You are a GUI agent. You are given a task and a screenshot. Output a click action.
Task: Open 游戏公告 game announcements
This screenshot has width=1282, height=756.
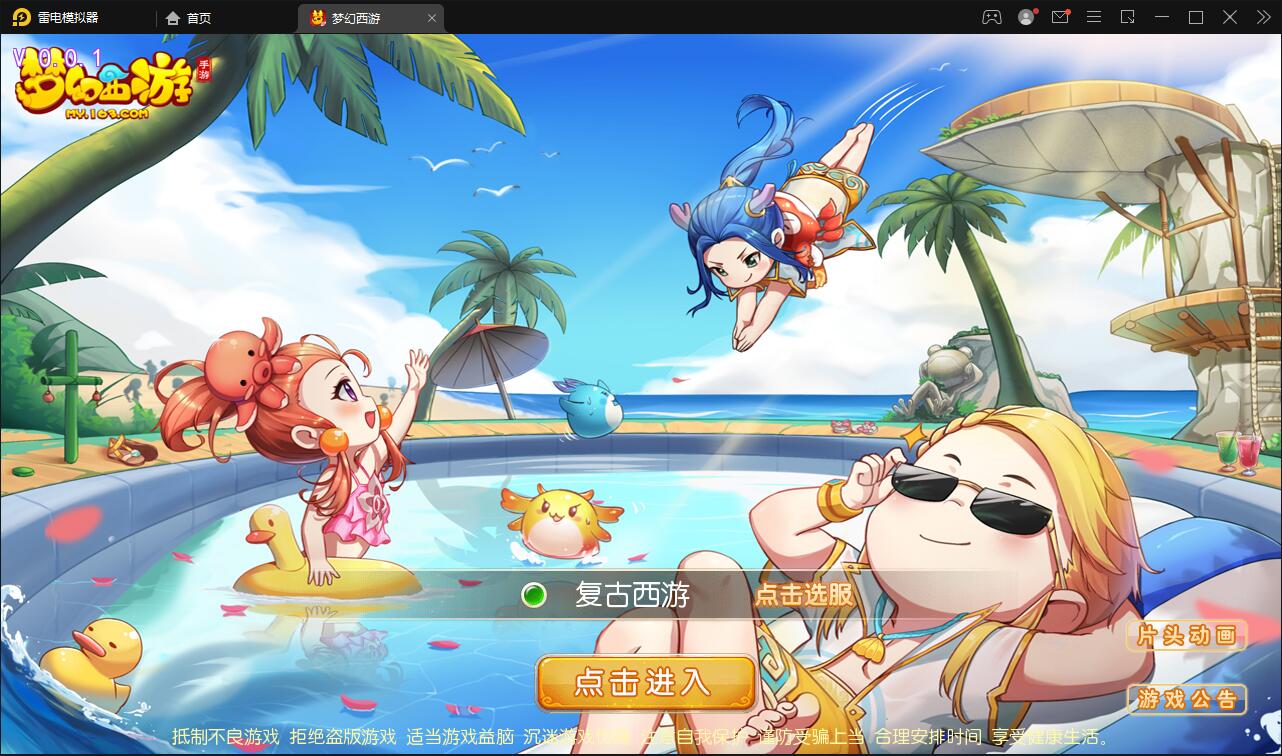[x=1186, y=700]
